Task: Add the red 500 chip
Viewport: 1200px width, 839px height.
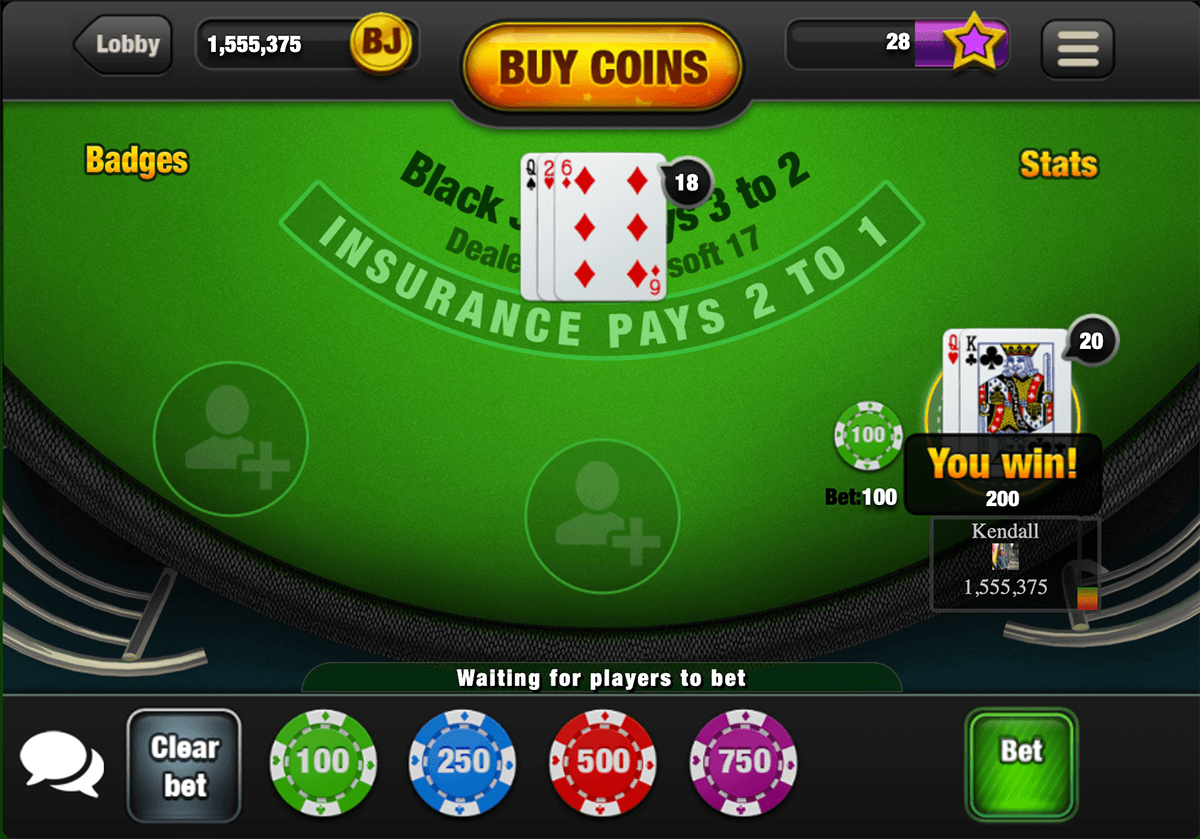Action: coord(603,762)
